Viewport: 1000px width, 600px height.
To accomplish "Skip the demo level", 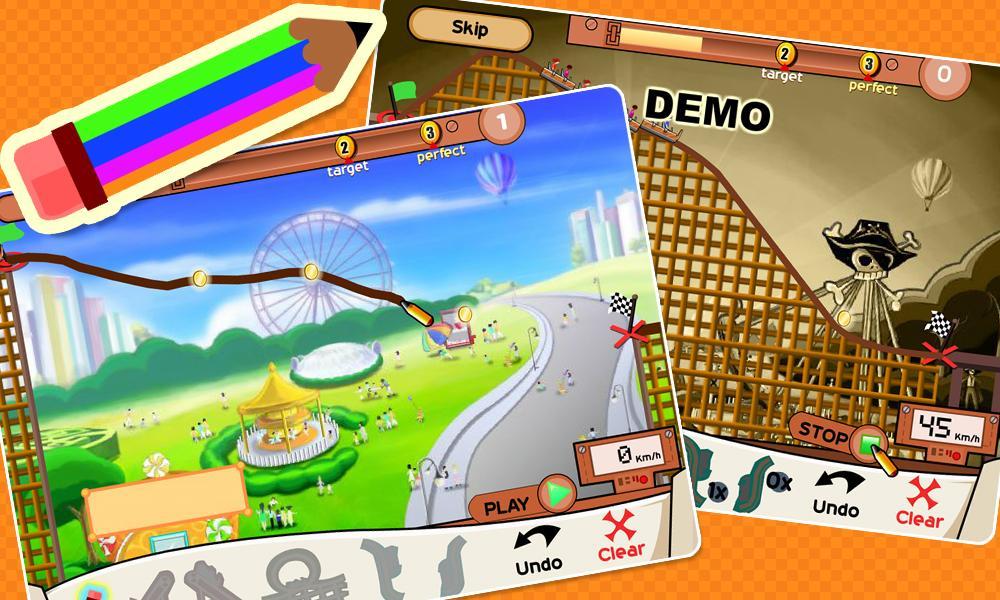I will point(469,29).
